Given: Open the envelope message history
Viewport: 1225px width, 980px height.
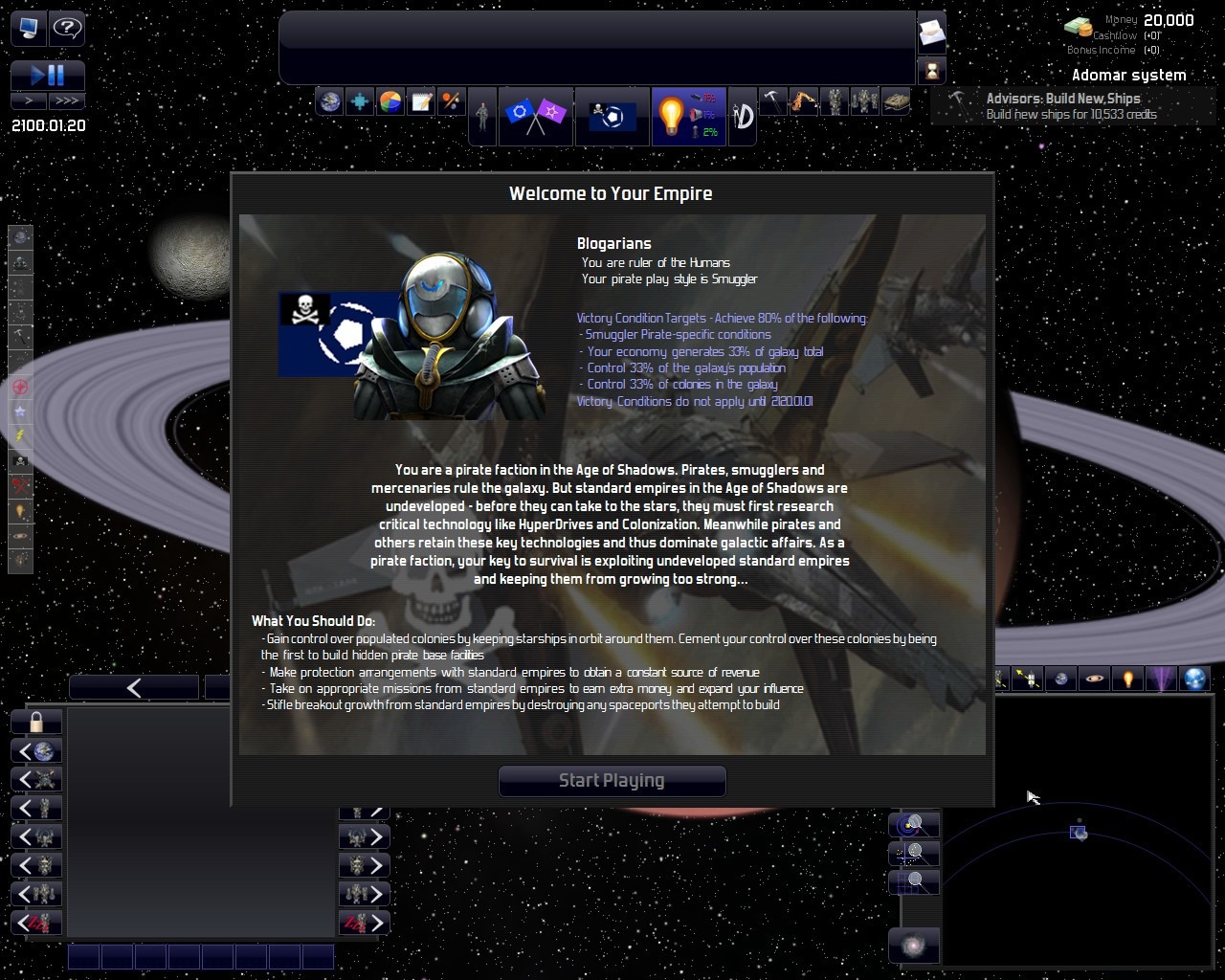Looking at the screenshot, I should tap(931, 34).
